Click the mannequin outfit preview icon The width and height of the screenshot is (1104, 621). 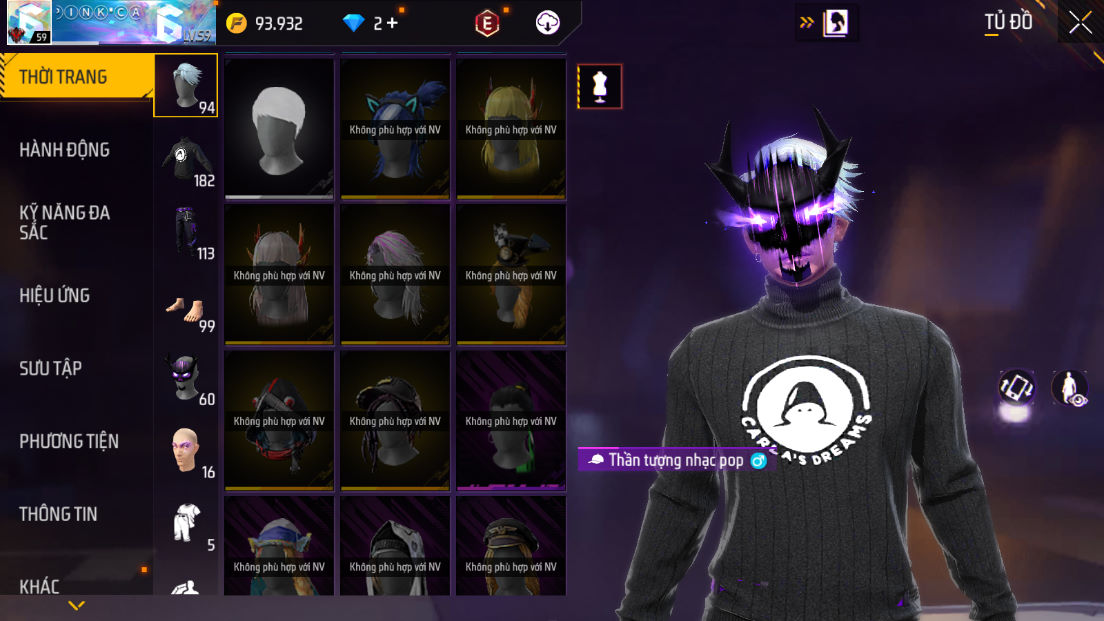[600, 86]
